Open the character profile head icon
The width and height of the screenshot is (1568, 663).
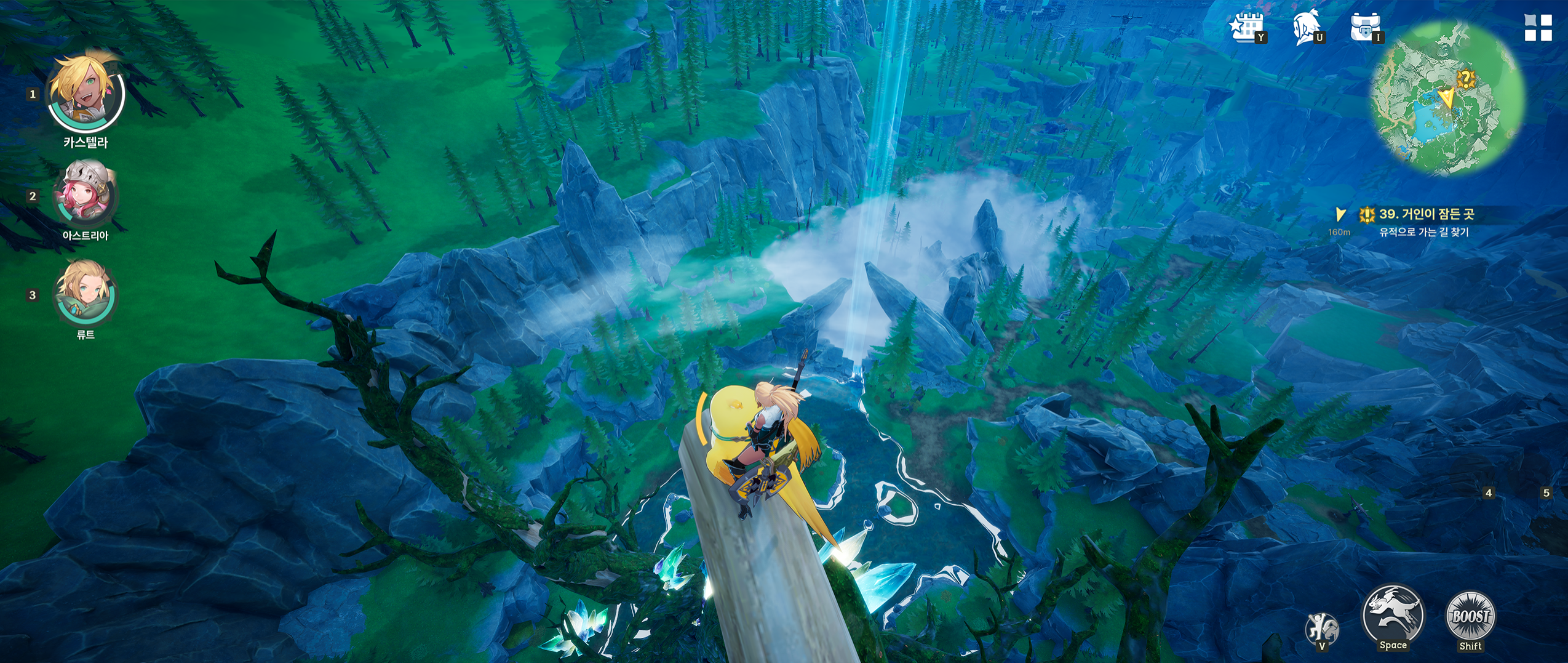point(1307,28)
